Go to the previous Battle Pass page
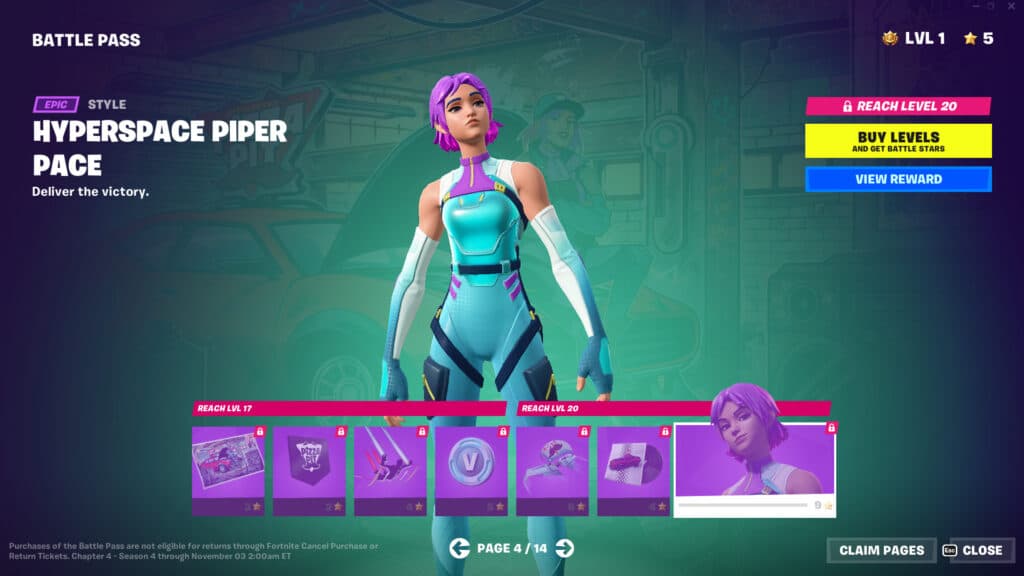The width and height of the screenshot is (1024, 576). pos(459,547)
